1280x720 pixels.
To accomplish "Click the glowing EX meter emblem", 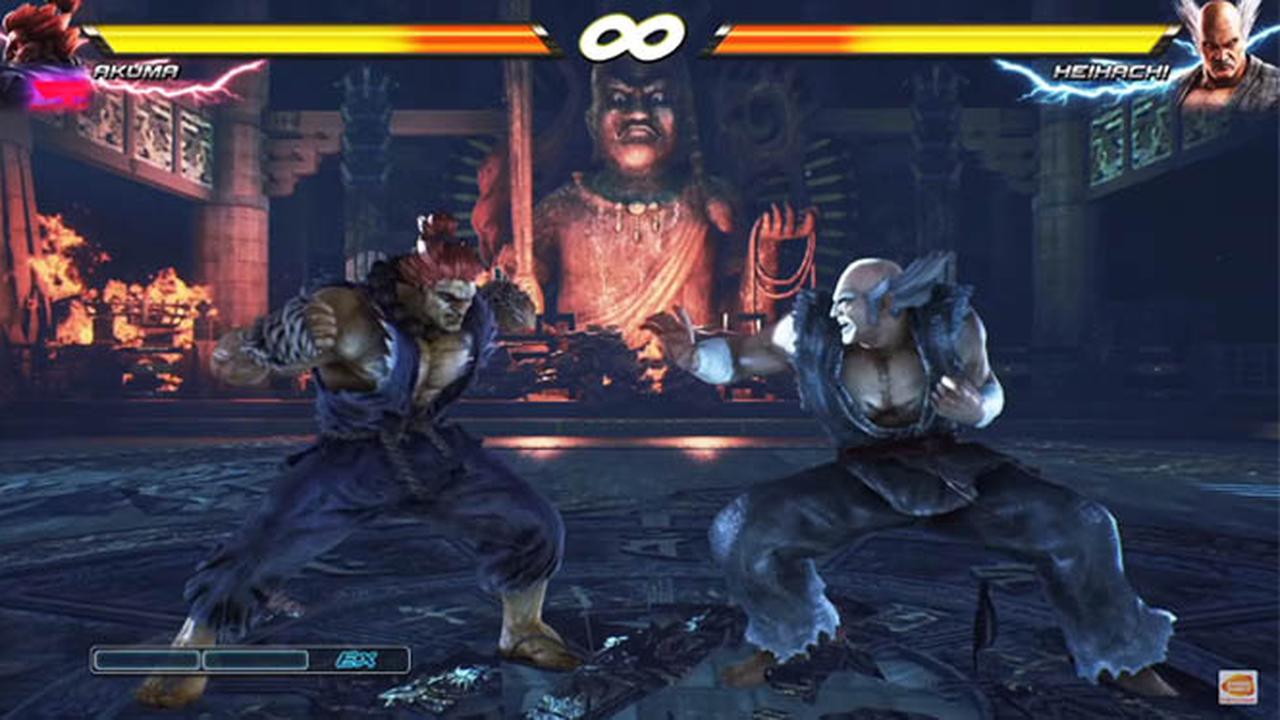I will point(356,658).
